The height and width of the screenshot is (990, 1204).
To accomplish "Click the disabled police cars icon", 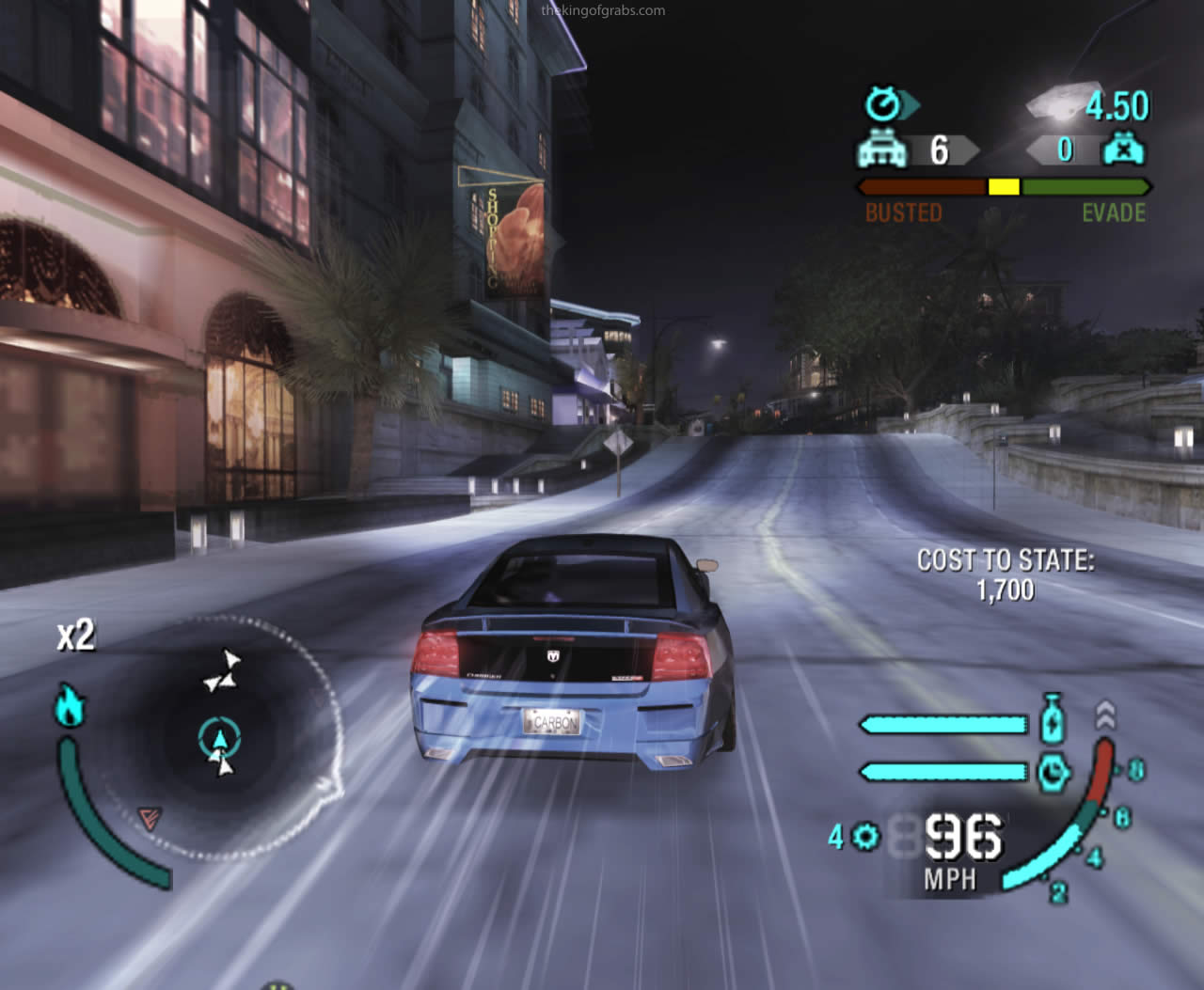I will (x=1123, y=149).
